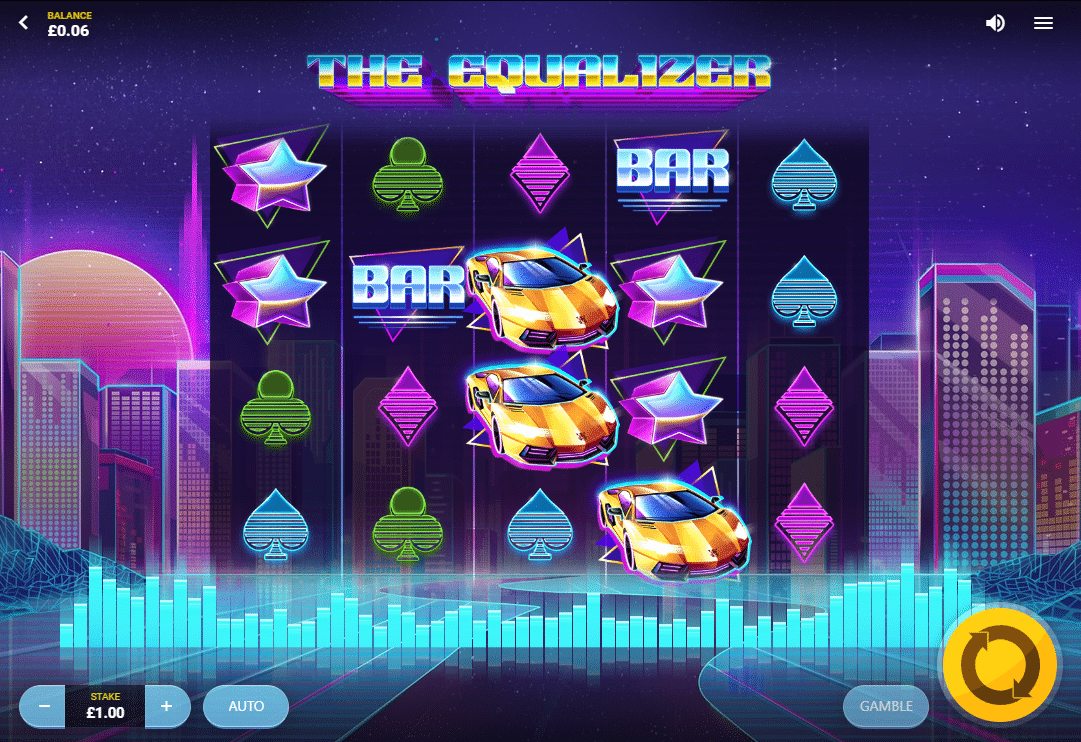
Task: Click the GAMBLE button
Action: (886, 706)
